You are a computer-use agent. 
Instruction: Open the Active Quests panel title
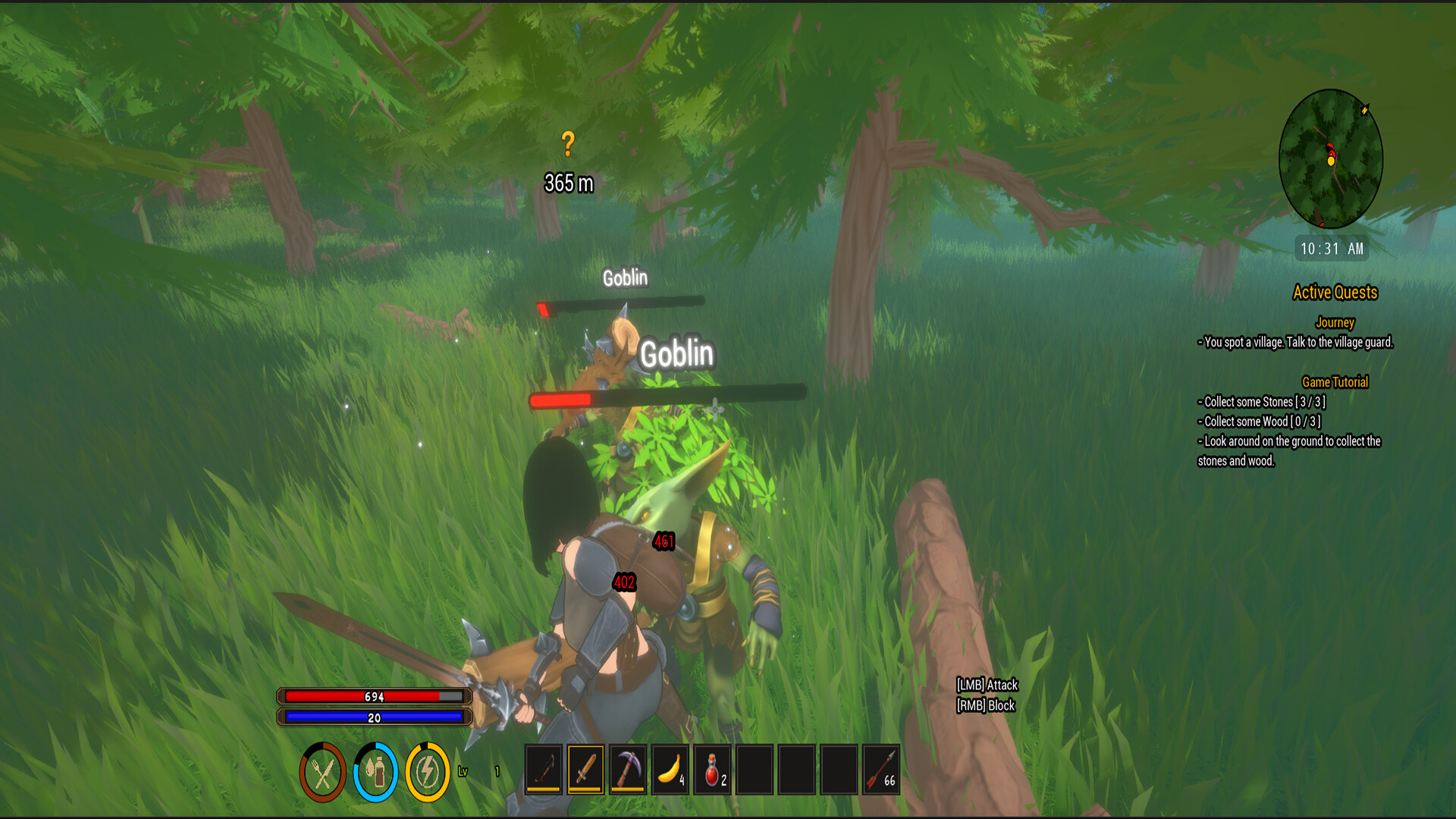pos(1335,293)
